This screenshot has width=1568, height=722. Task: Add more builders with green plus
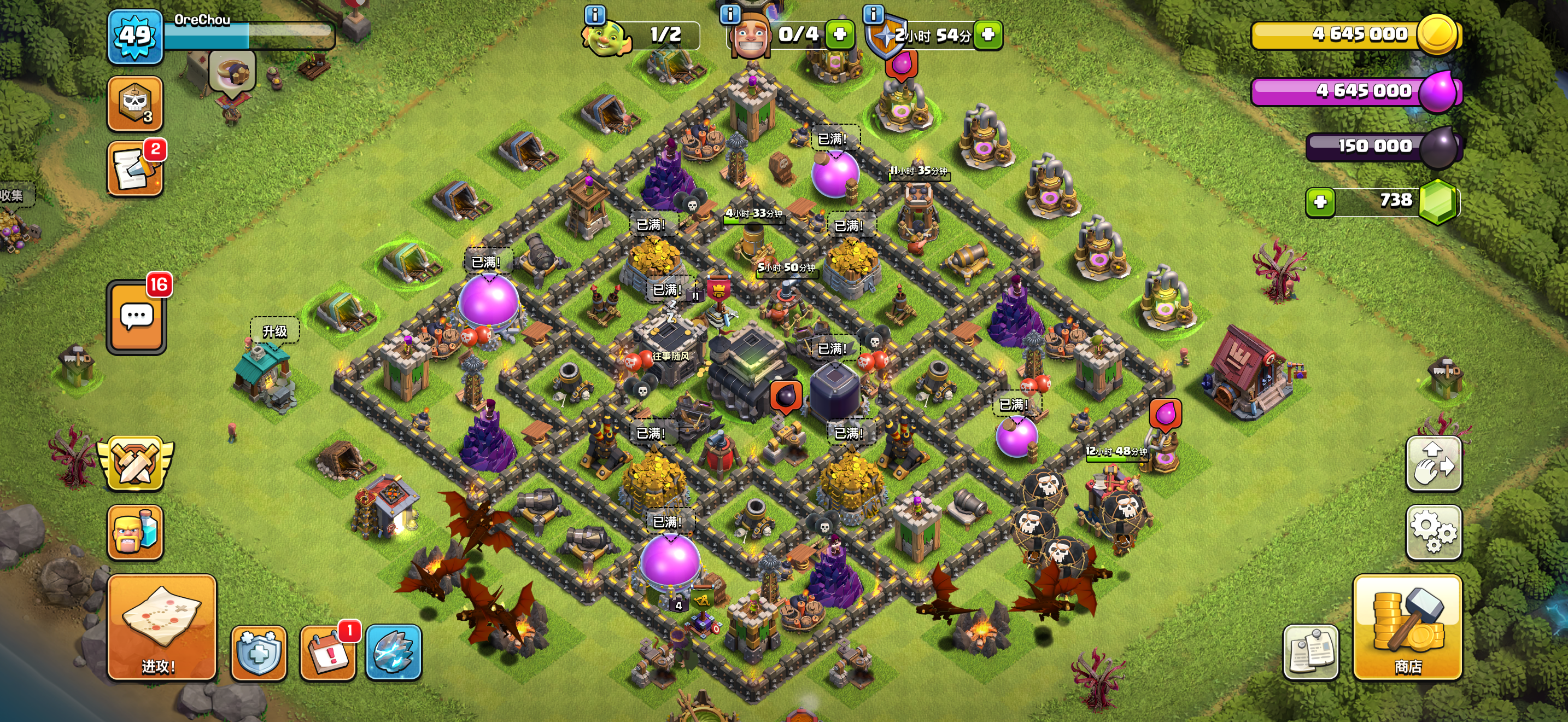coord(840,34)
